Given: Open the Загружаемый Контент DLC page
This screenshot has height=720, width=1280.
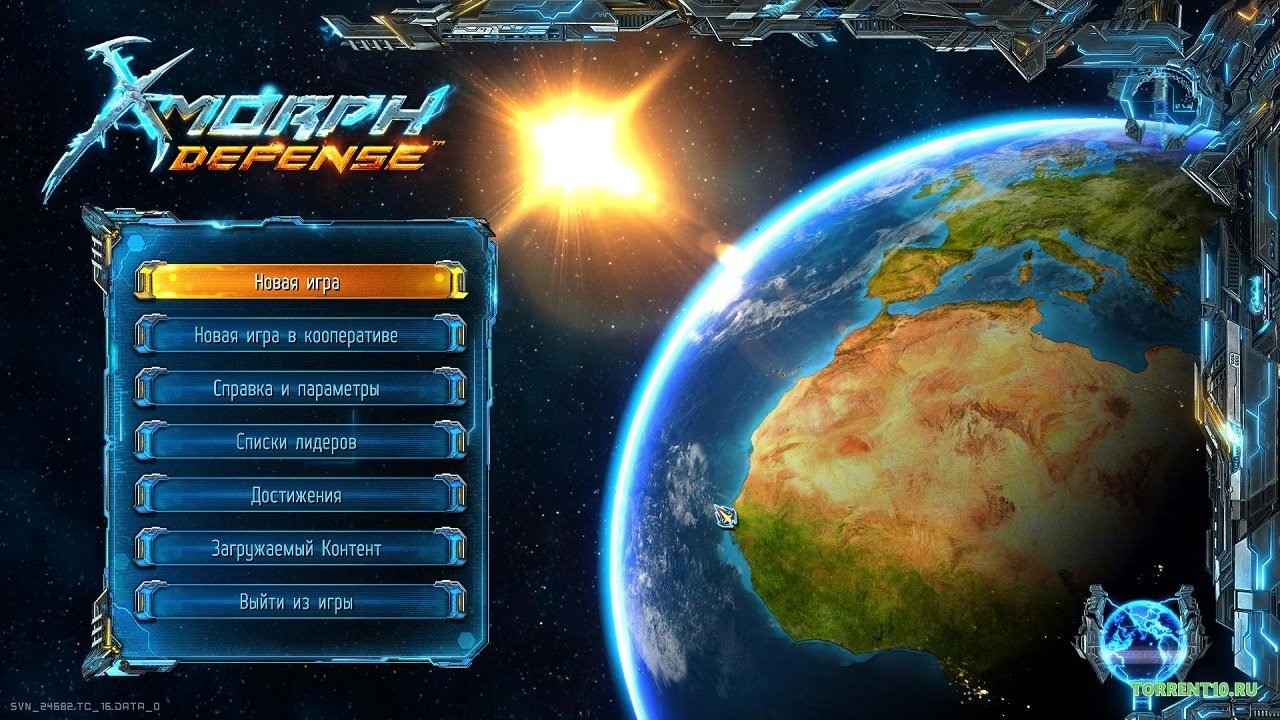Looking at the screenshot, I should [x=302, y=548].
